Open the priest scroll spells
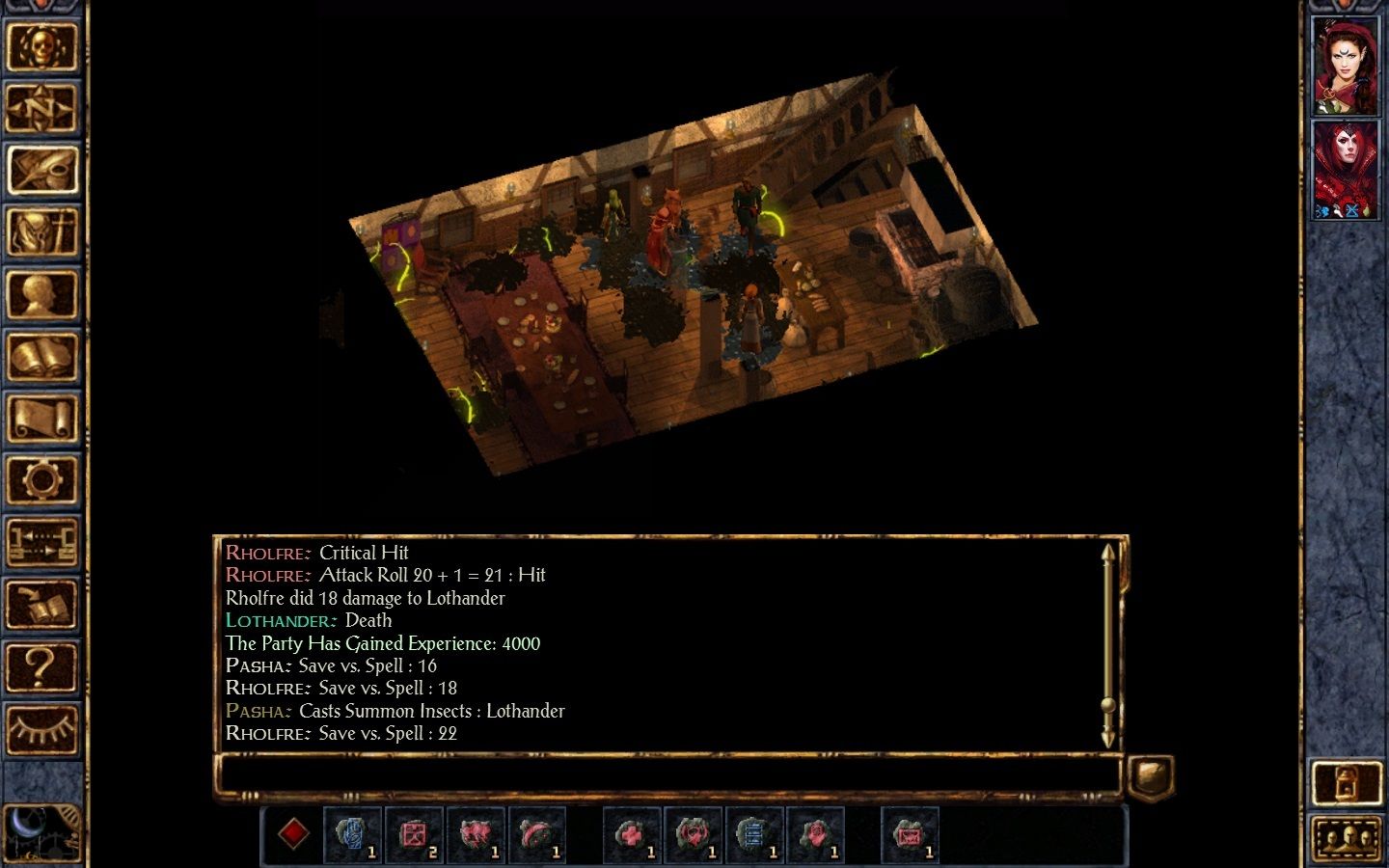Viewport: 1389px width, 868px height. pos(43,415)
